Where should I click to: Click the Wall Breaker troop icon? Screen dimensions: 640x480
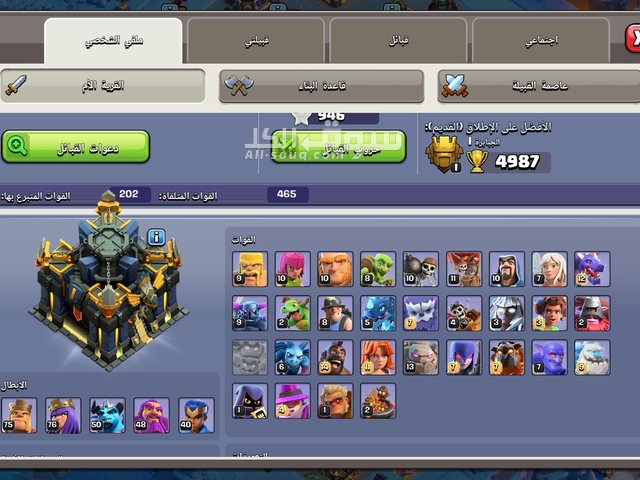(x=421, y=269)
